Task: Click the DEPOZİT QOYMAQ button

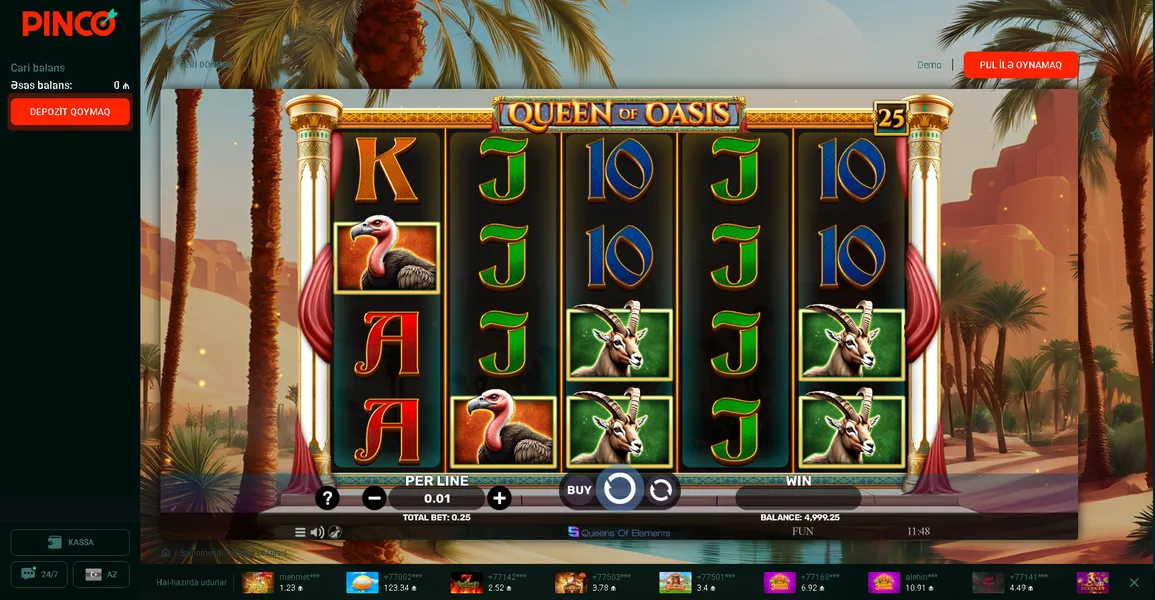Action: (70, 112)
